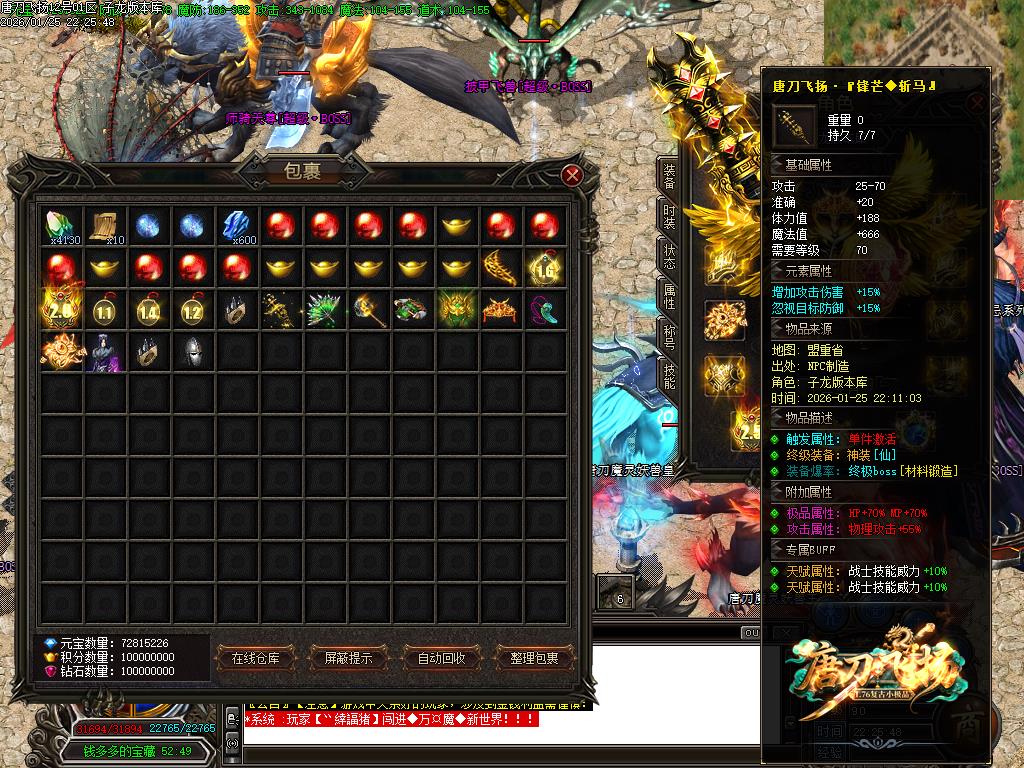Screen dimensions: 1024x768
Task: Click the 屏蔽提示 button
Action: pos(348,658)
